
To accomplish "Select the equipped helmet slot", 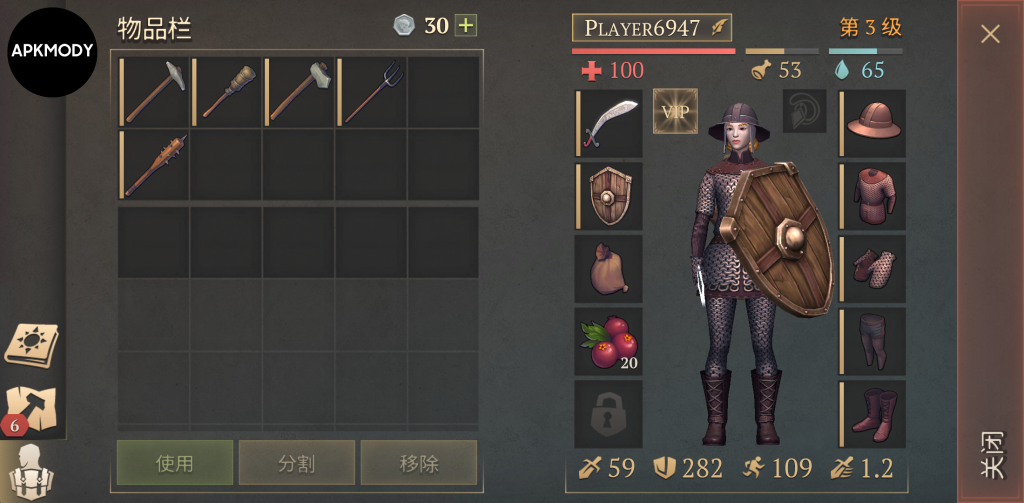I will coord(873,124).
